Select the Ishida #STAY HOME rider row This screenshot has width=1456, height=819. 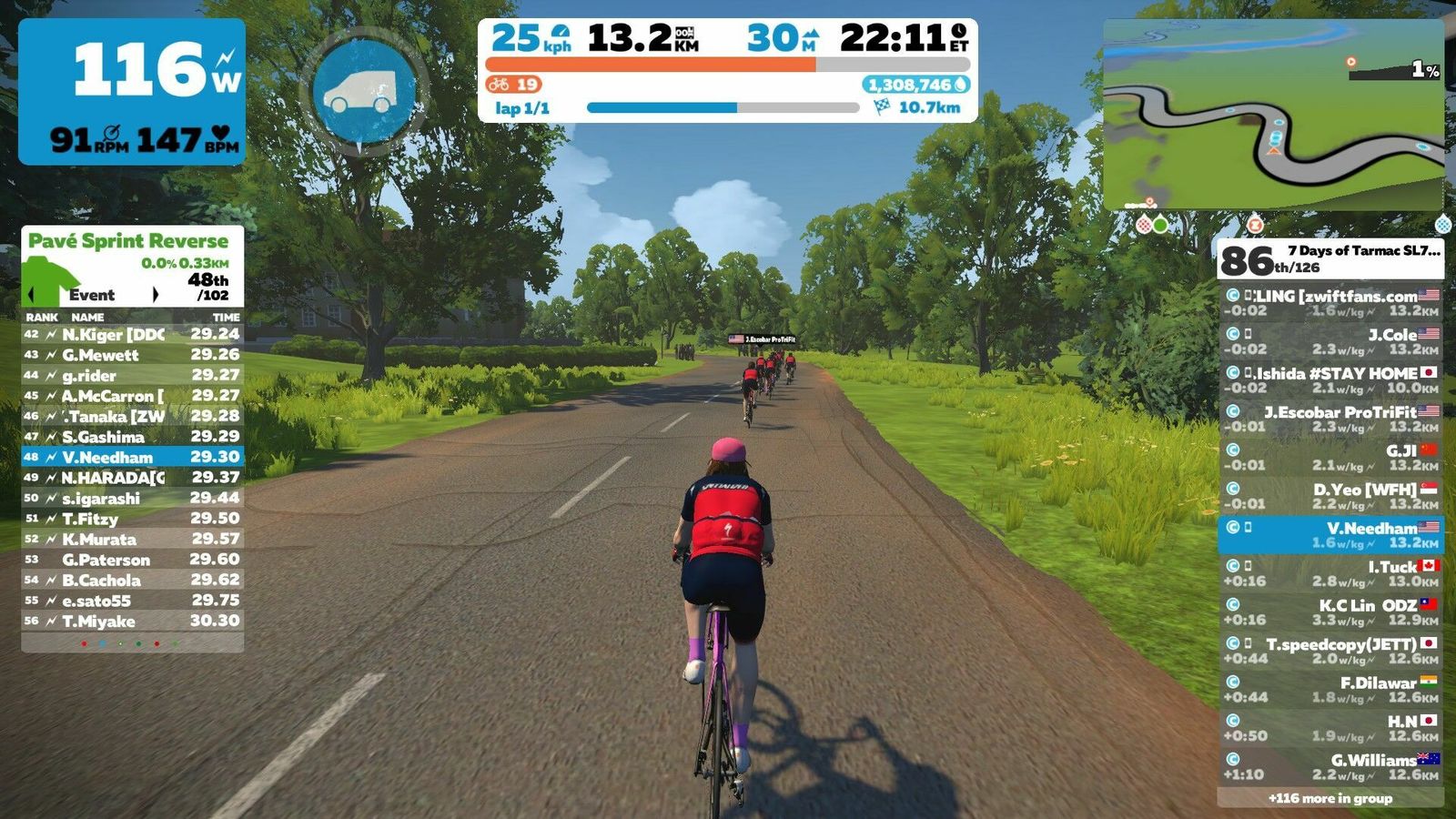coord(1330,380)
